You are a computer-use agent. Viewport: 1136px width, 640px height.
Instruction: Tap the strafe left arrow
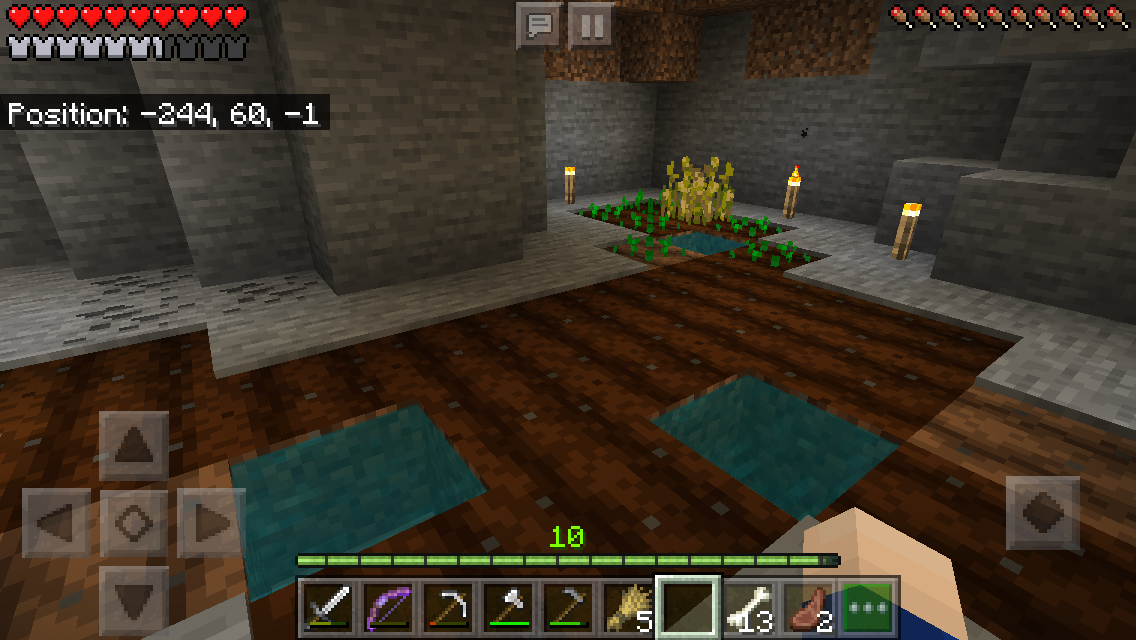[x=56, y=524]
